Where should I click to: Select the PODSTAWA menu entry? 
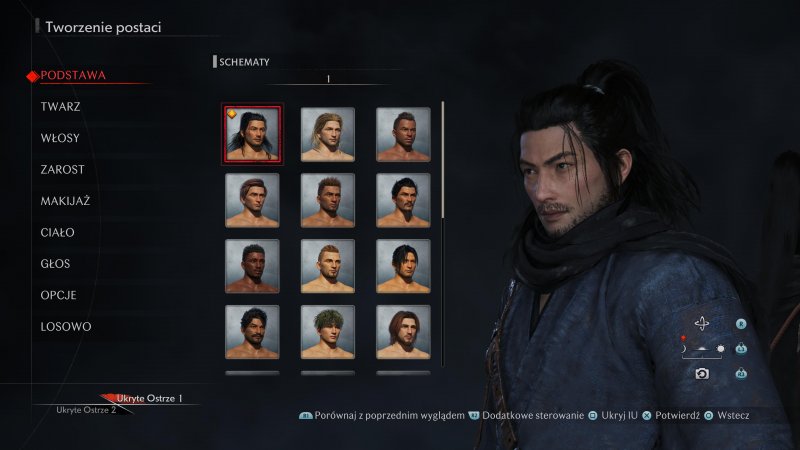tap(73, 75)
